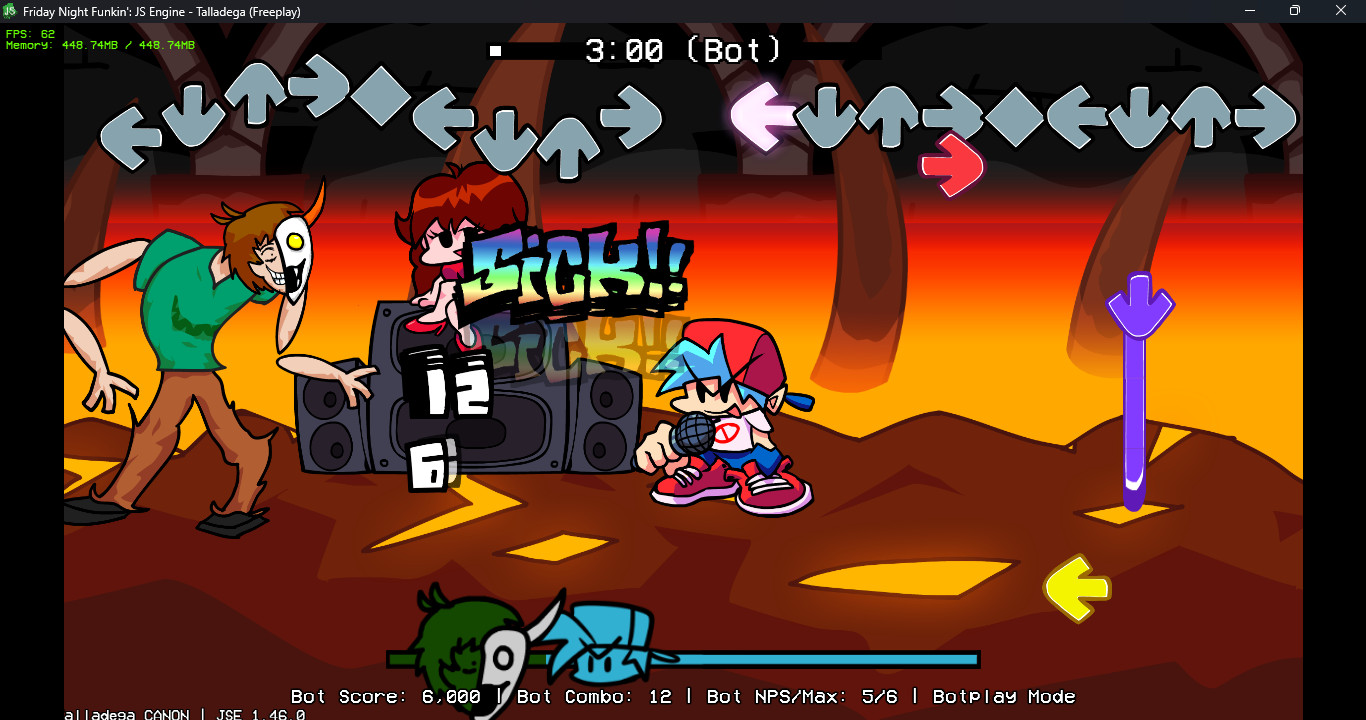Click the JS Engine icon in the title bar

pos(11,10)
